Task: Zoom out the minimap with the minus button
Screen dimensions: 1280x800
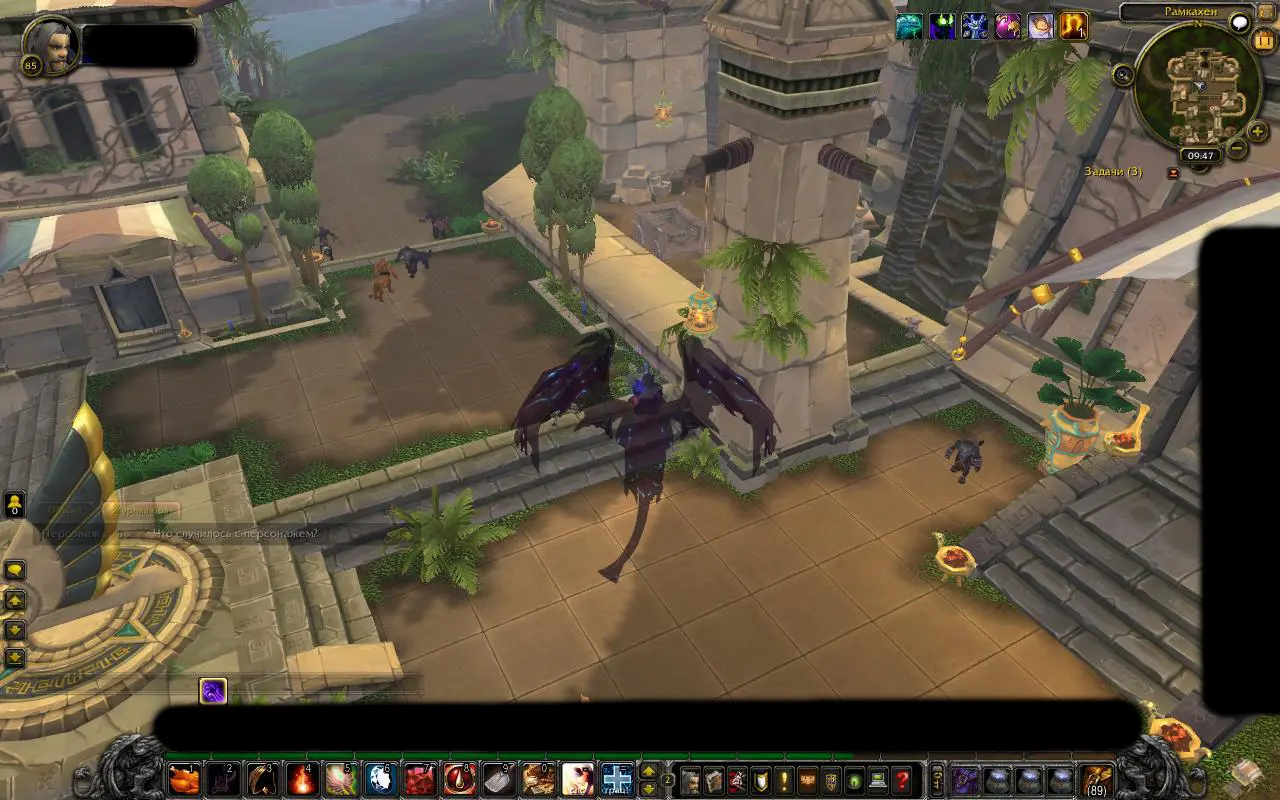Action: tap(1237, 150)
